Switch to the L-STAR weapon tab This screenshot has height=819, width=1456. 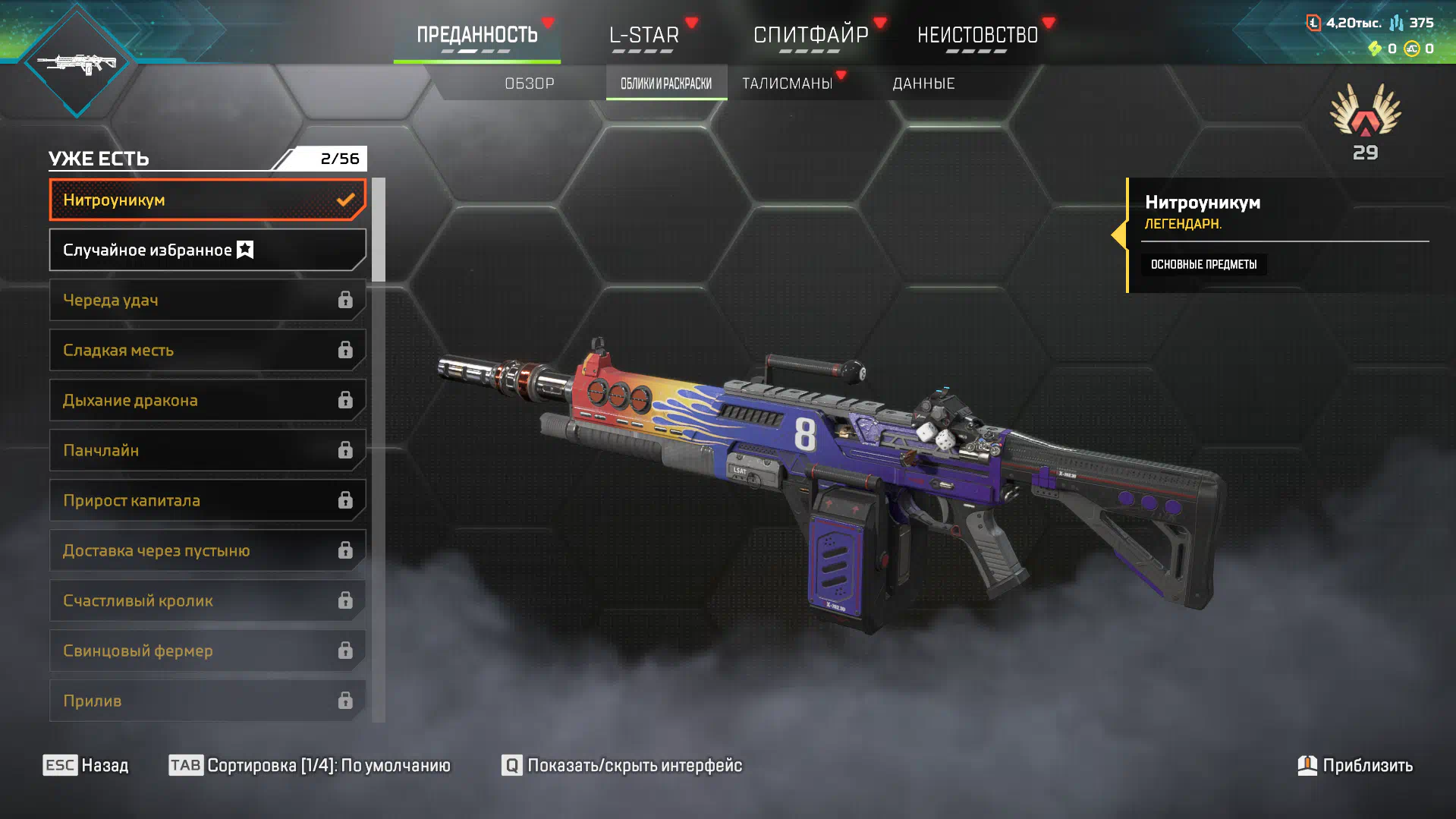point(643,36)
